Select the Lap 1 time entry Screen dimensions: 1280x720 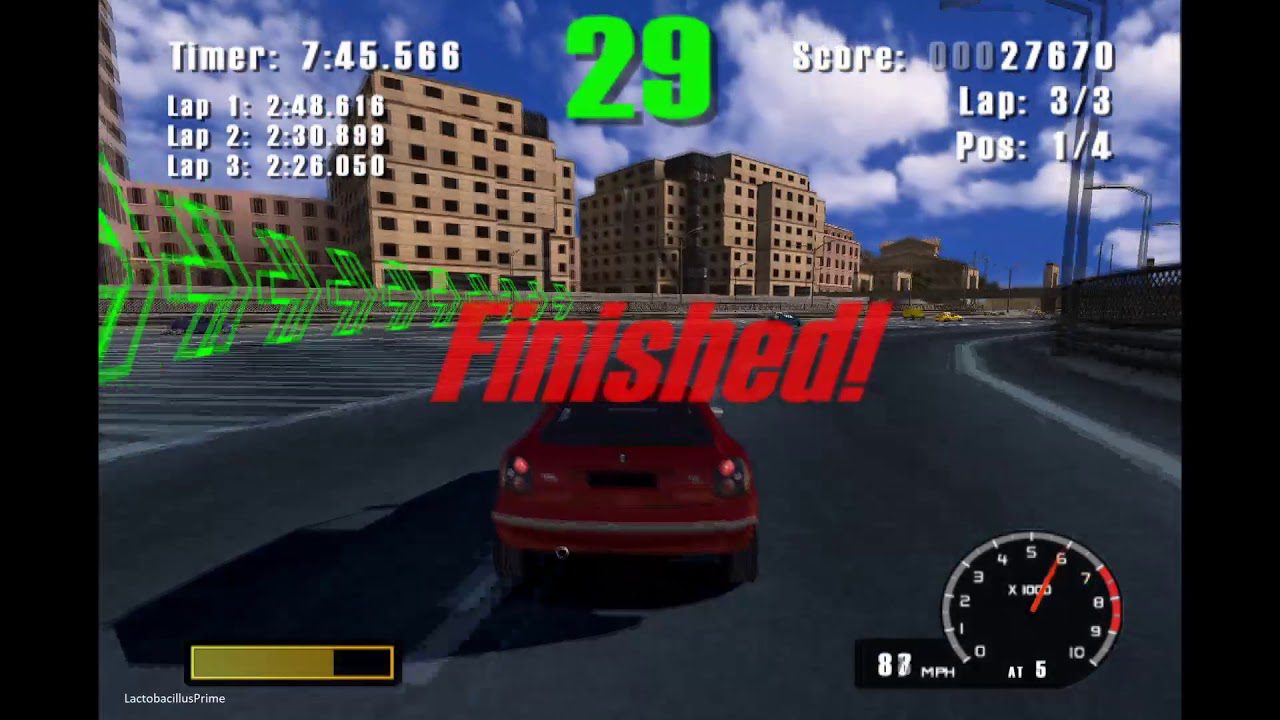(x=275, y=105)
